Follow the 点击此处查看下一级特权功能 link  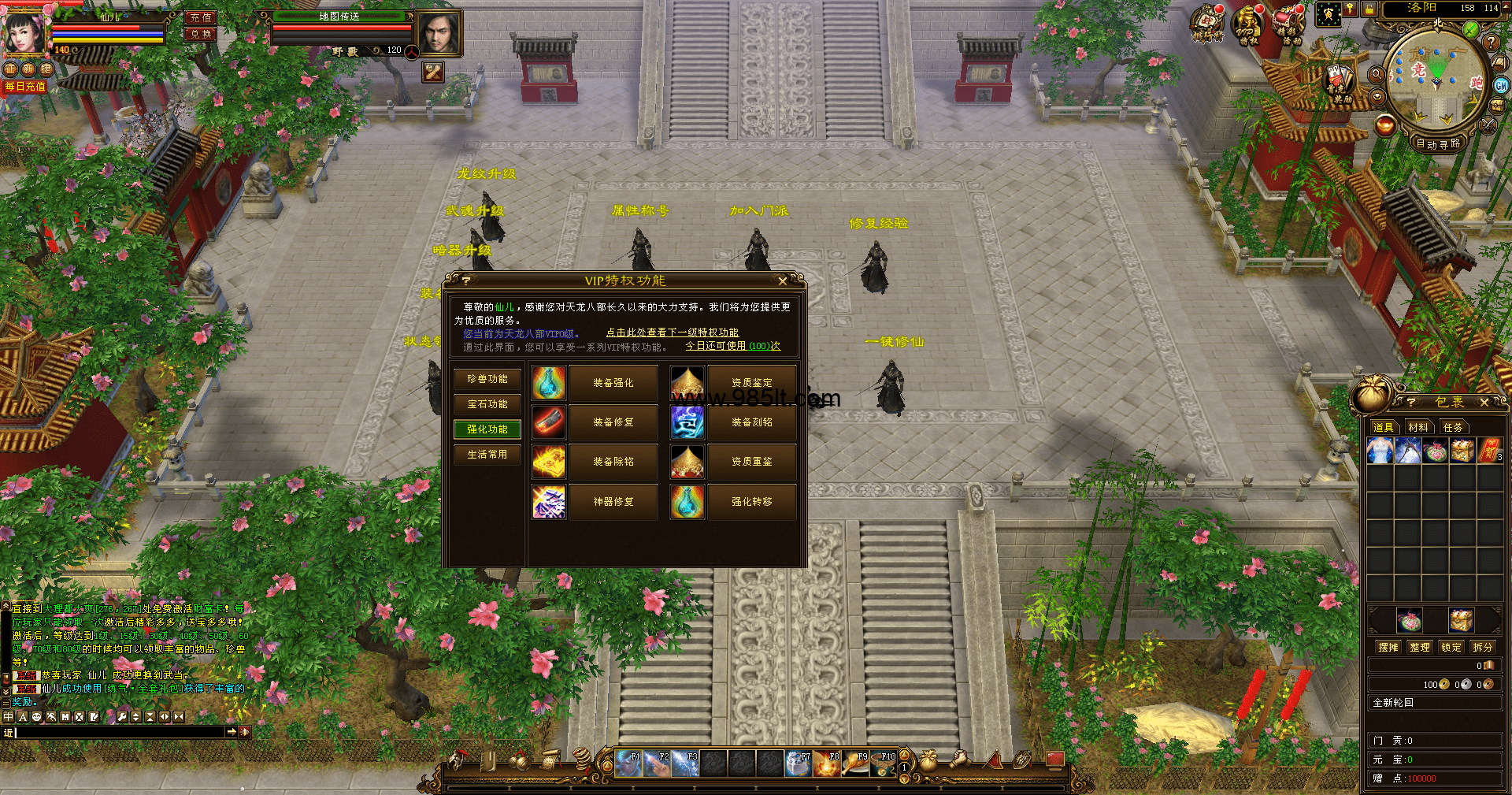coord(672,332)
